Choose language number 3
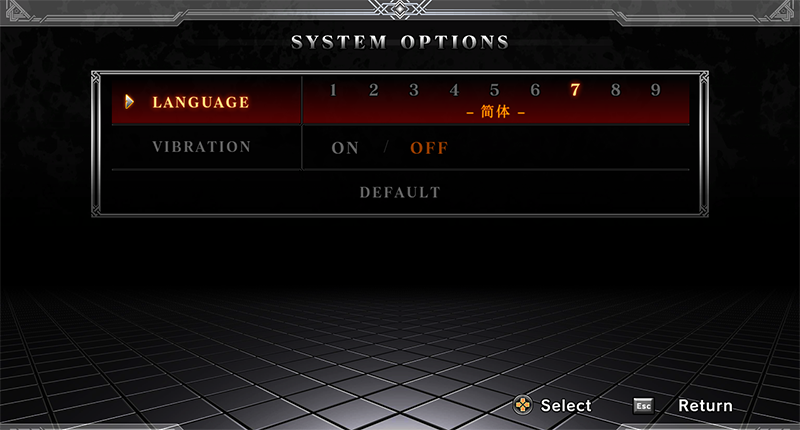Image resolution: width=800 pixels, height=430 pixels. click(413, 90)
